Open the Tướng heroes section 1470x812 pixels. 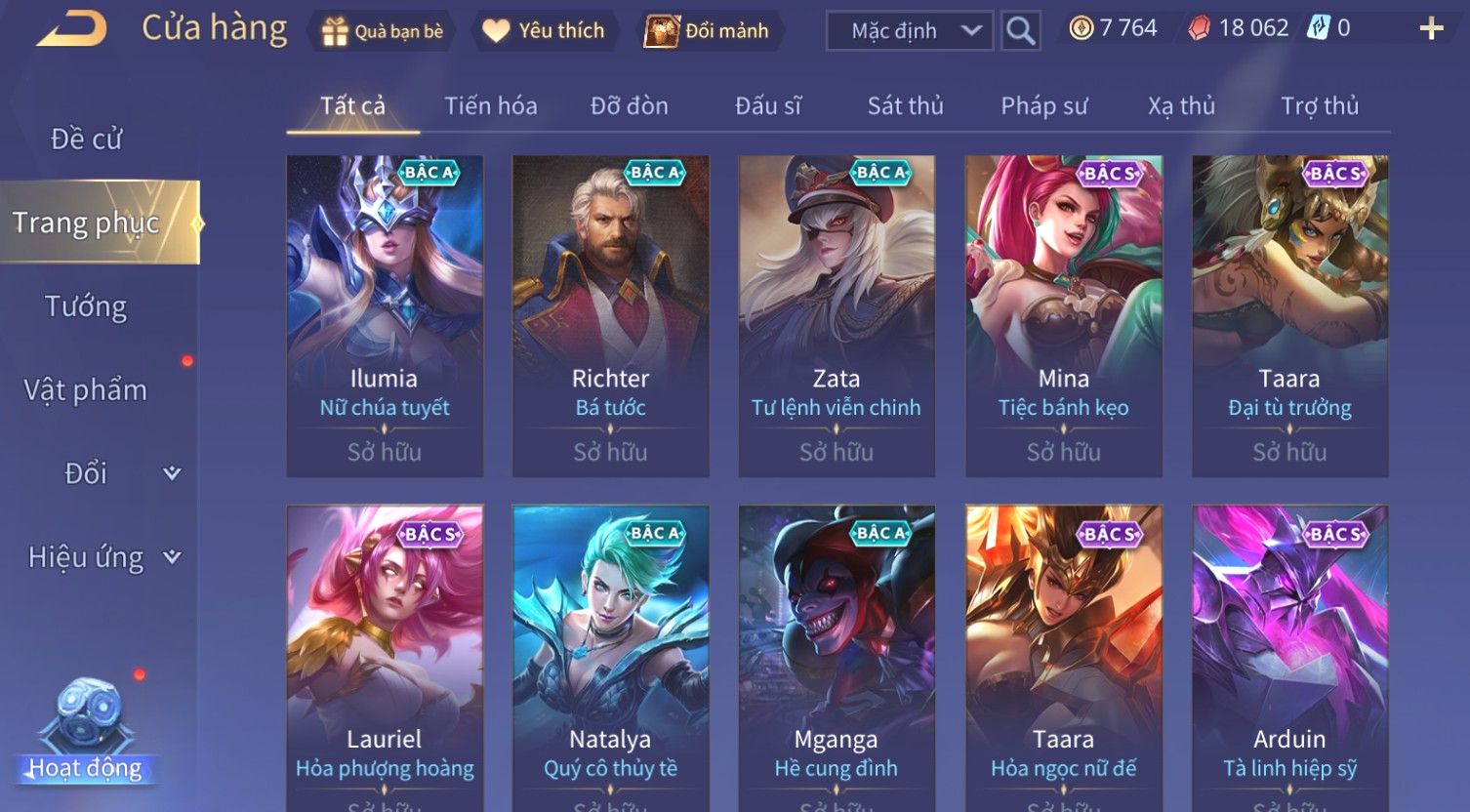[x=86, y=306]
